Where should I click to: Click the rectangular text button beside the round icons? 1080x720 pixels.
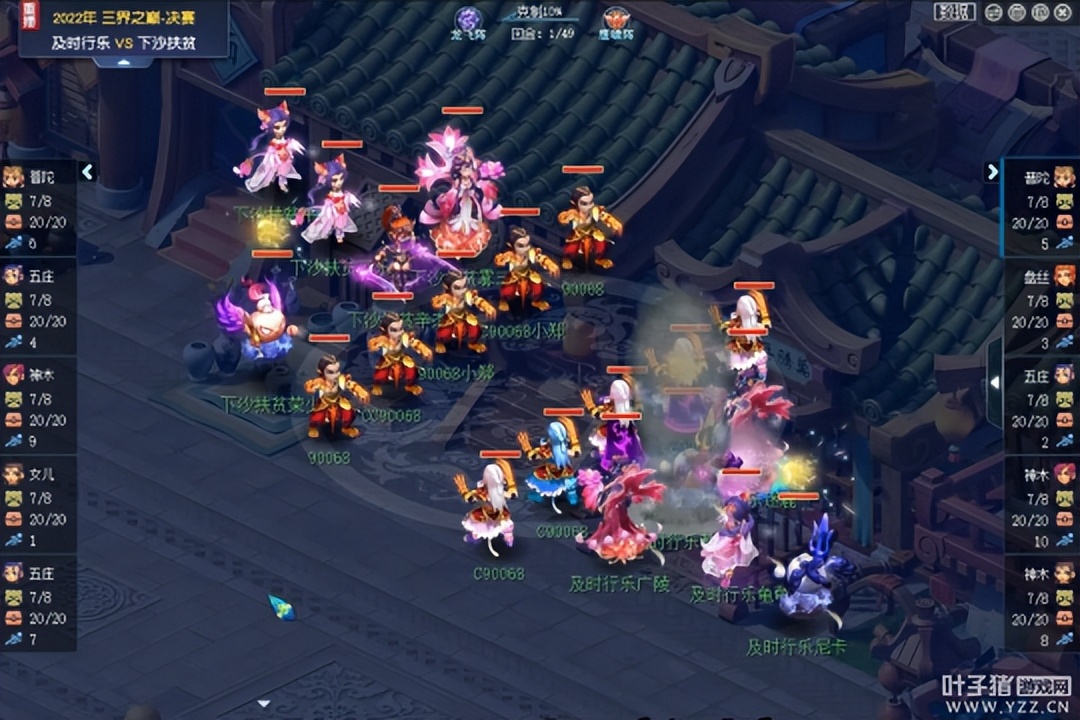954,12
